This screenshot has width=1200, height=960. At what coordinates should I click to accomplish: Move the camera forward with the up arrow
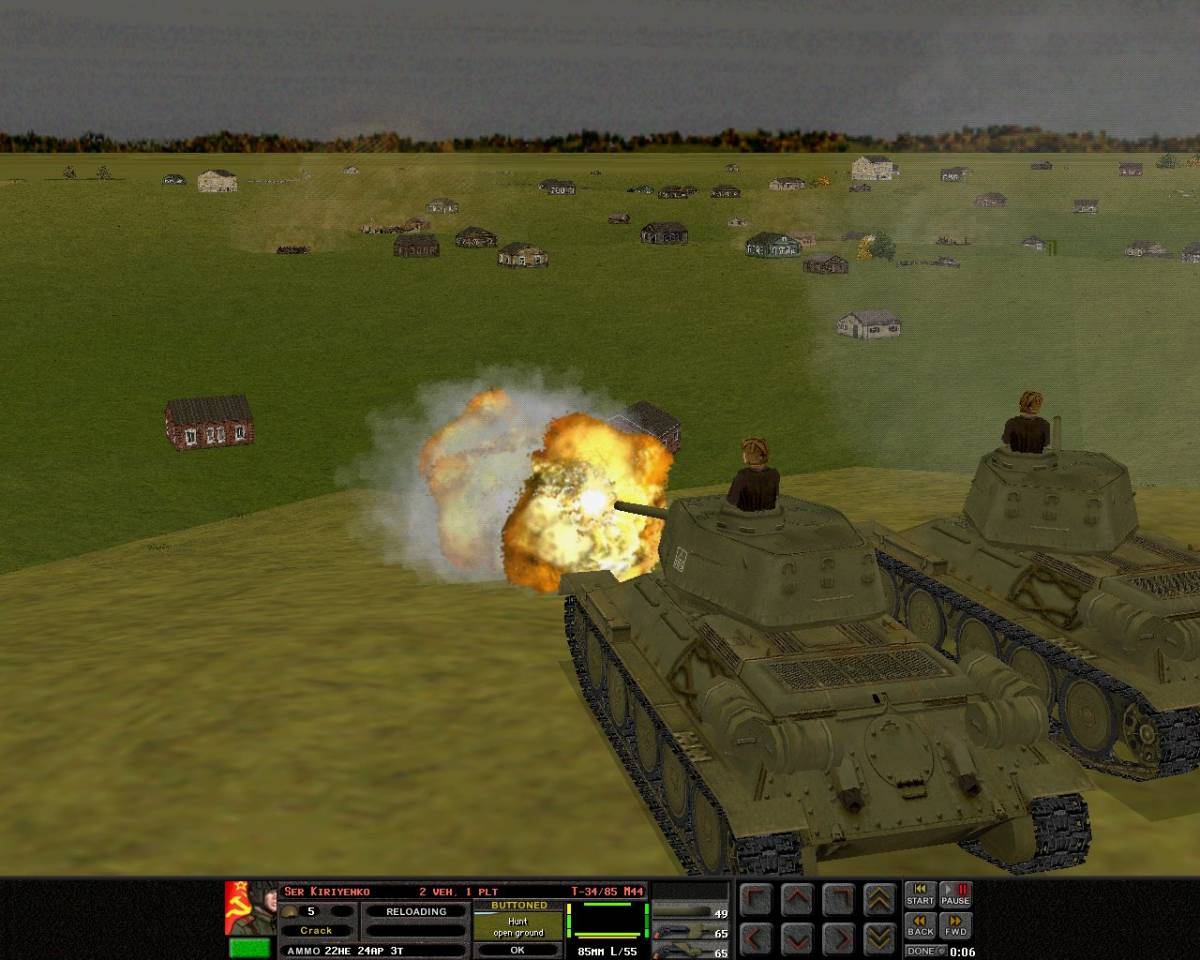(796, 900)
